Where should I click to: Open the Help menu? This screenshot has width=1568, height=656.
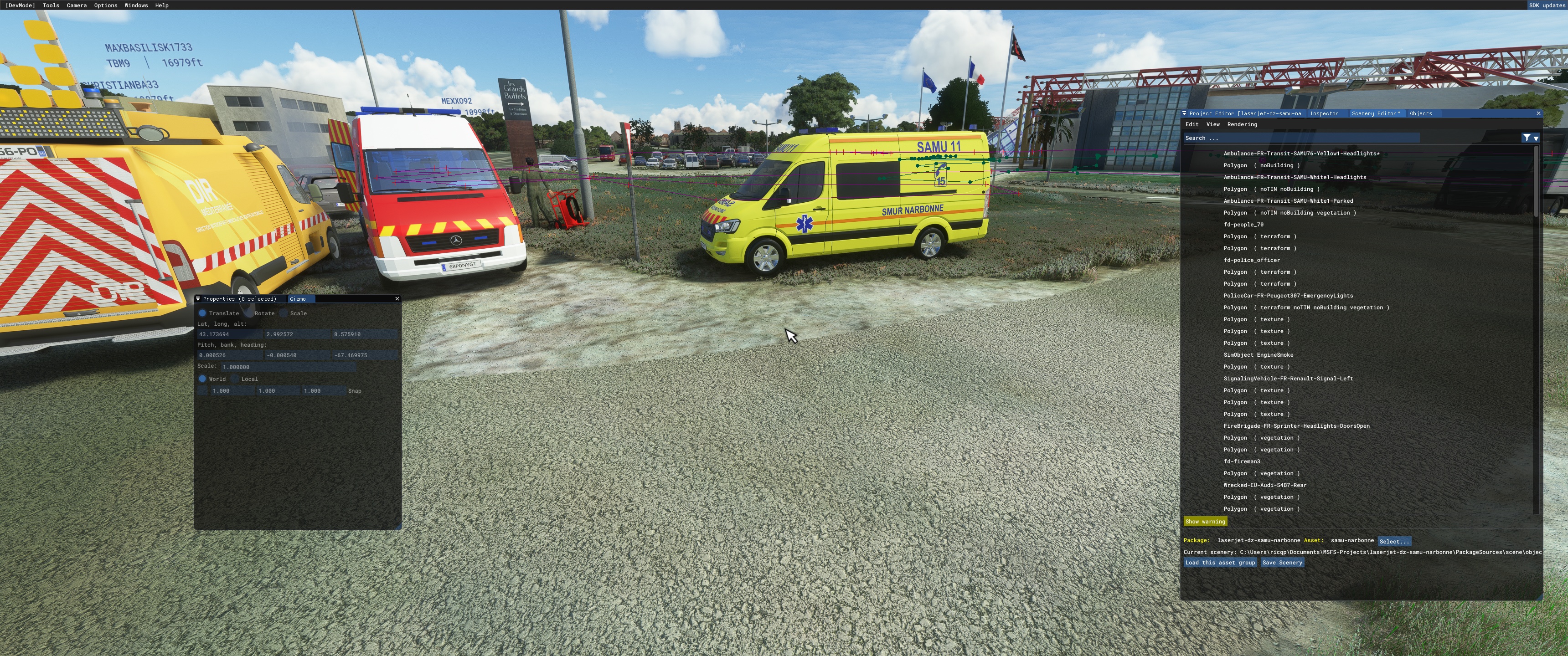tap(161, 5)
